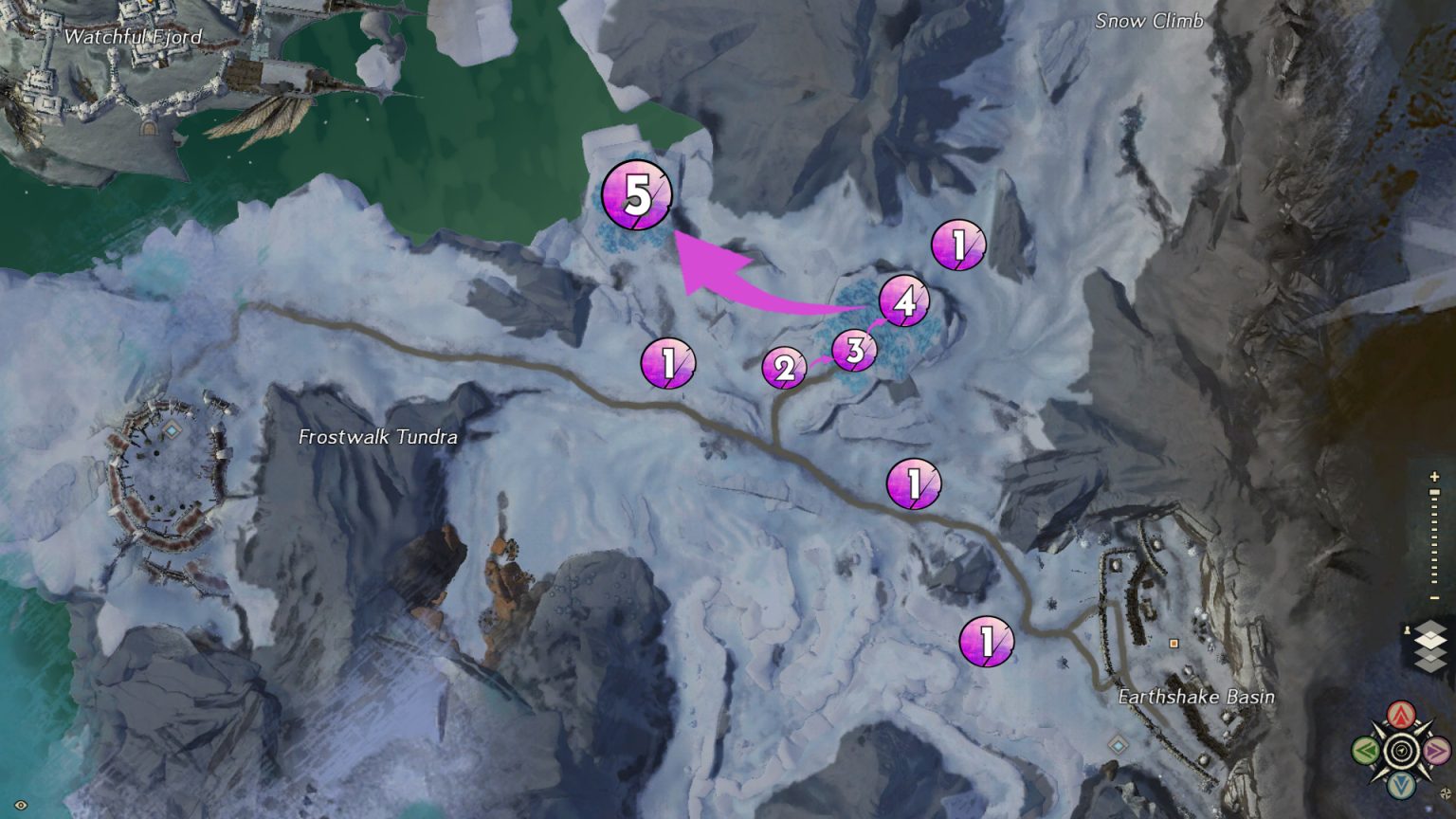The image size is (1456, 819).
Task: Click the marker 1 near Snow Climb
Action: [x=957, y=245]
